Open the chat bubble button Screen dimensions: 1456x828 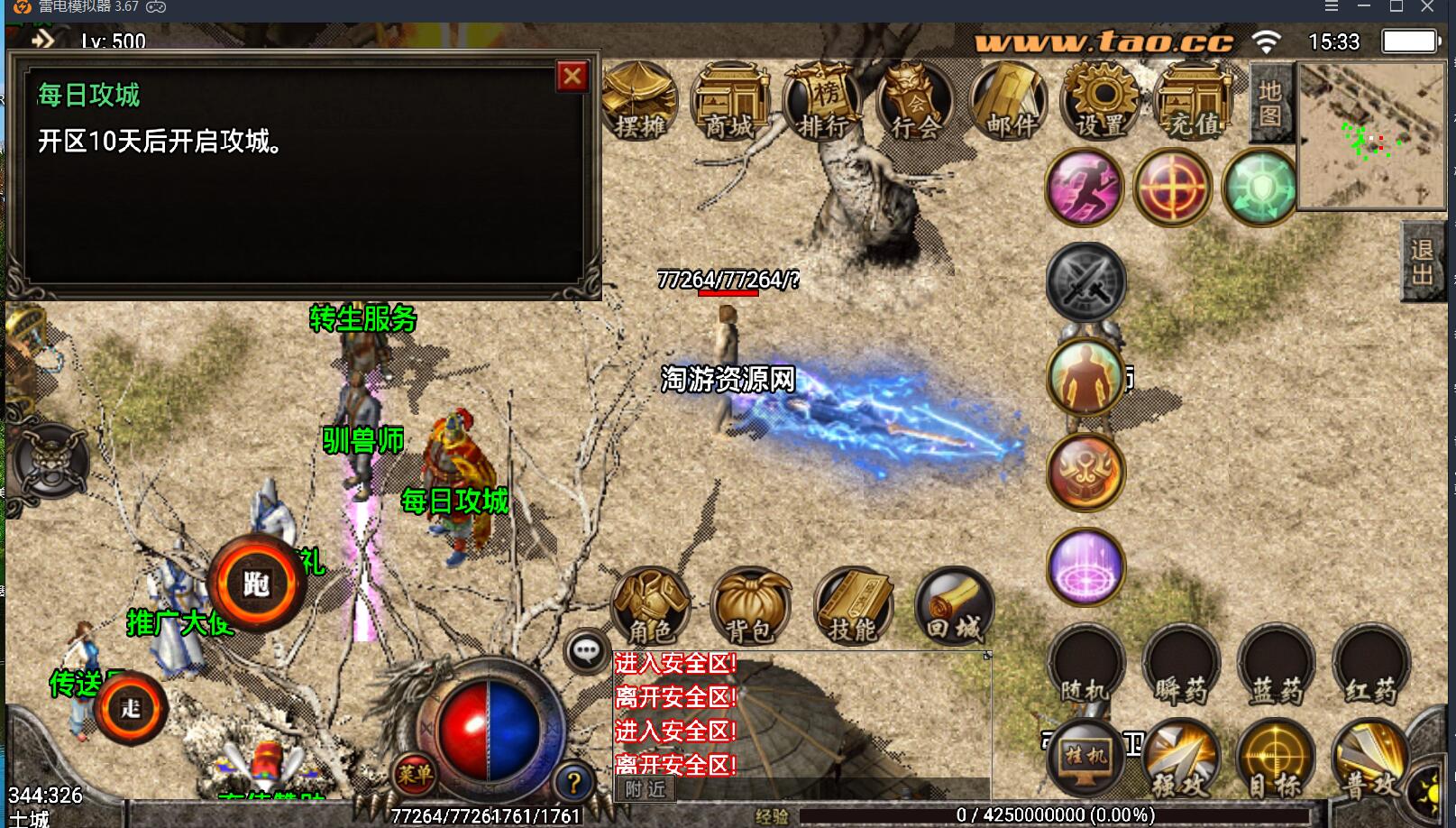(587, 649)
